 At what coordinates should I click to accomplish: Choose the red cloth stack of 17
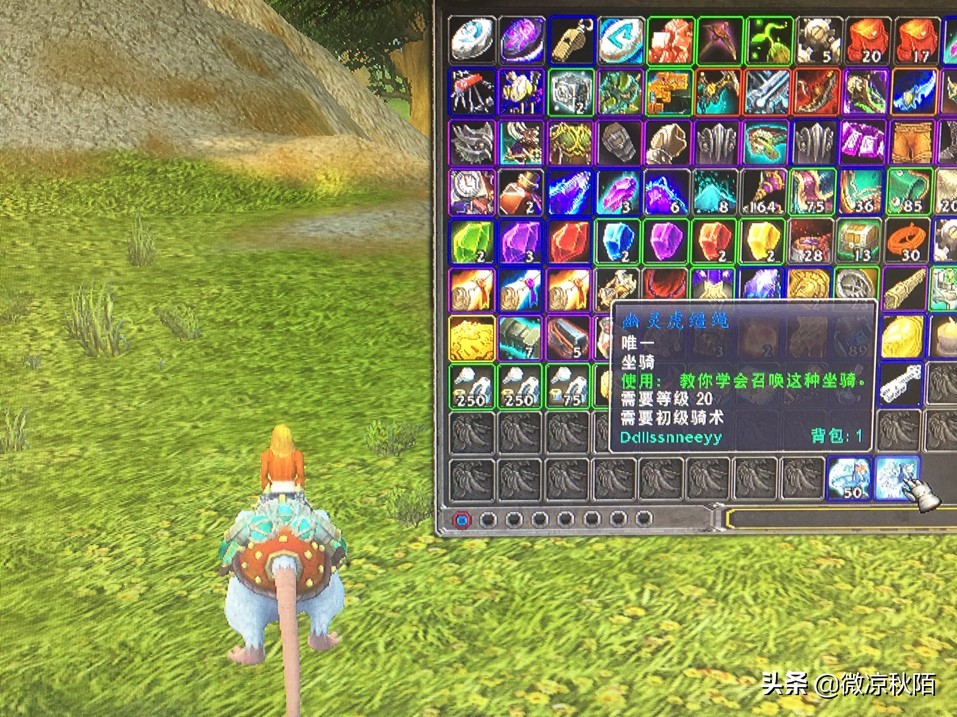pyautogui.click(x=915, y=40)
